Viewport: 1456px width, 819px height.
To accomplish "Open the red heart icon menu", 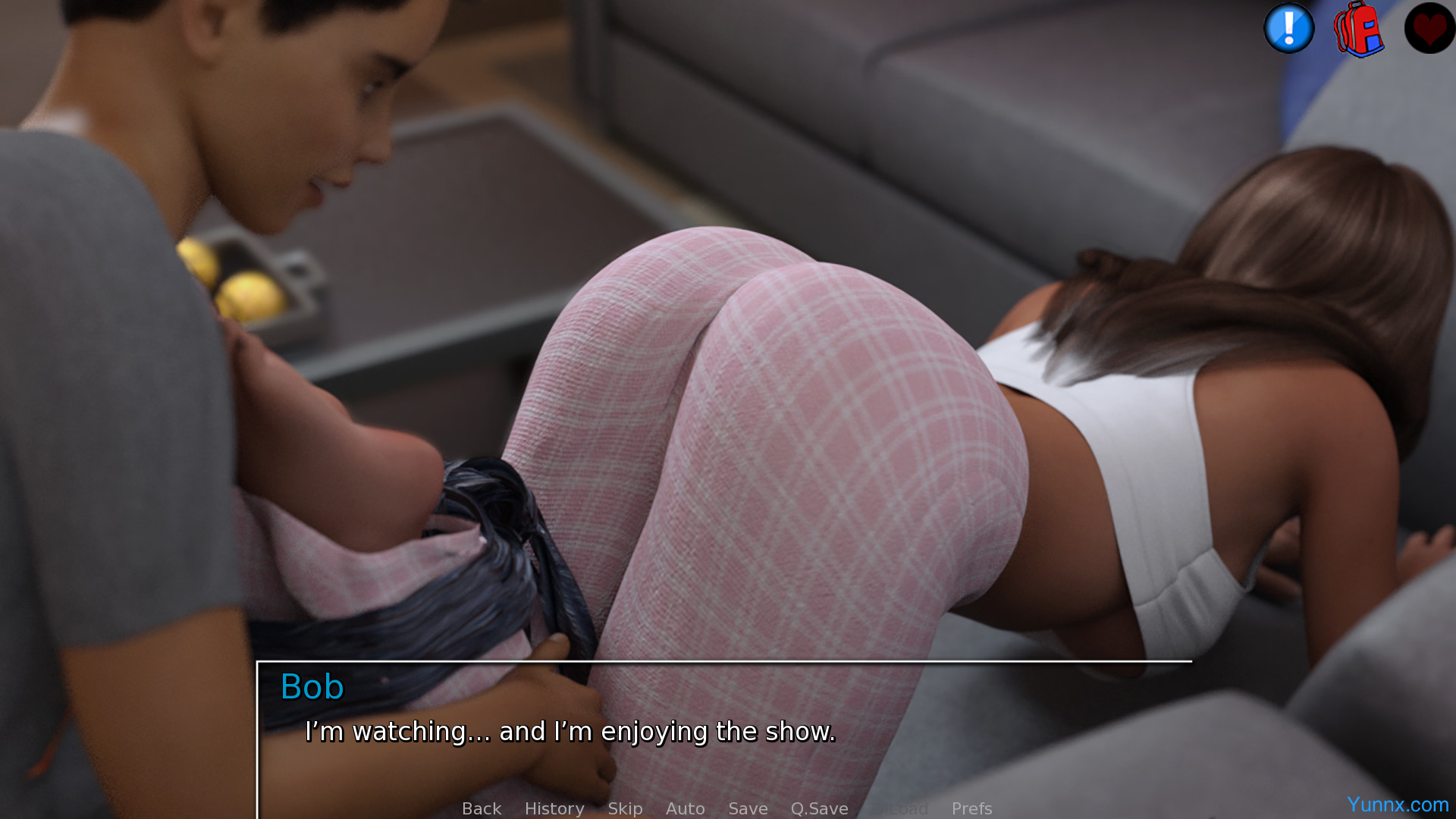I will pyautogui.click(x=1429, y=29).
